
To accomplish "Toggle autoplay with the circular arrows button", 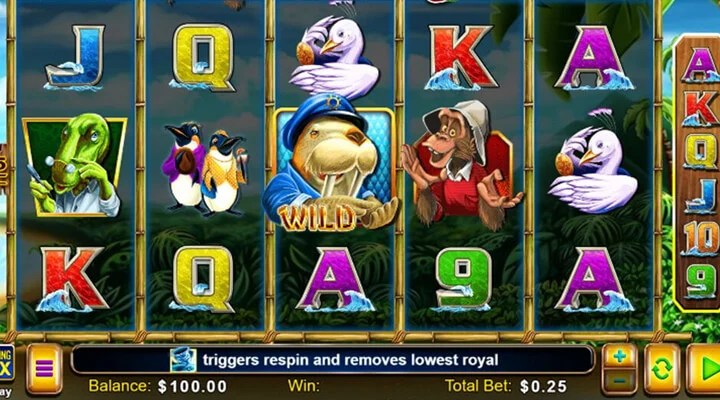I will 662,369.
